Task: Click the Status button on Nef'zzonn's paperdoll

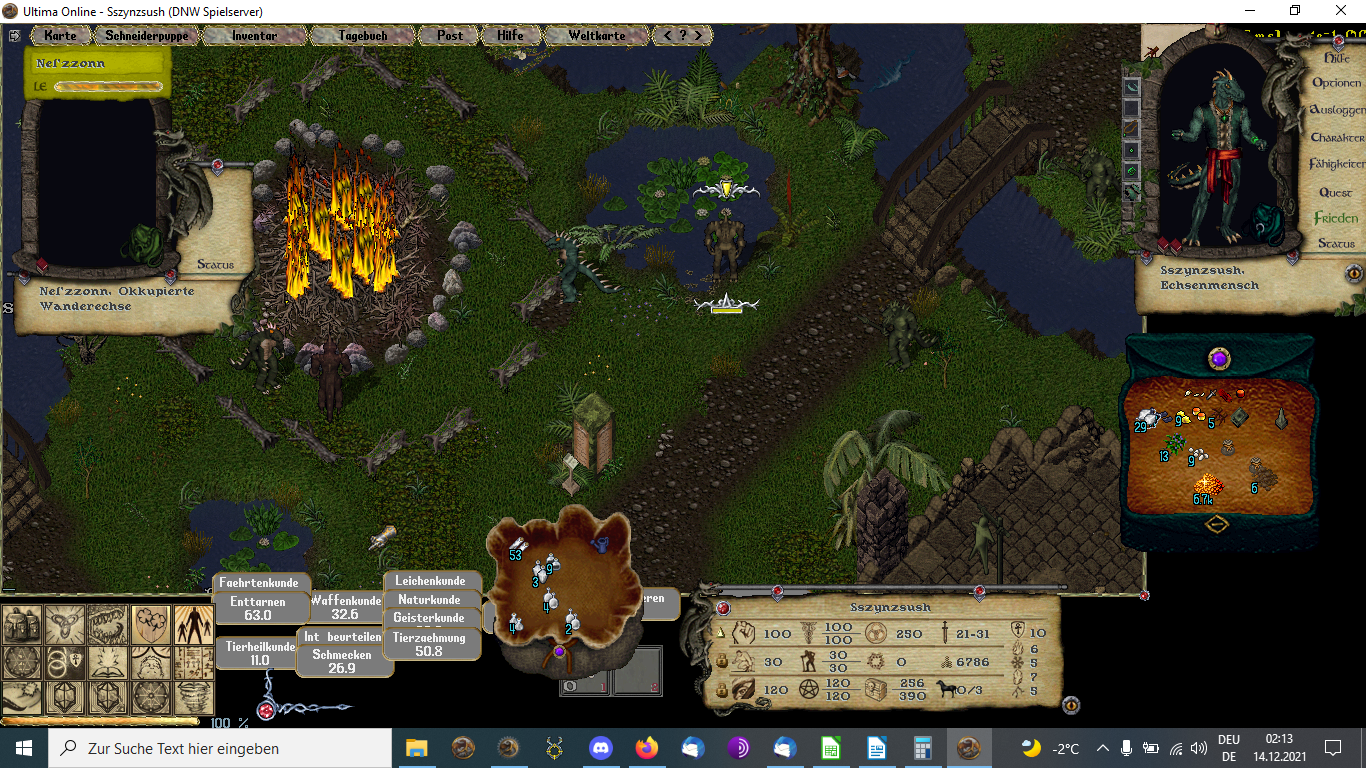Action: 215,265
